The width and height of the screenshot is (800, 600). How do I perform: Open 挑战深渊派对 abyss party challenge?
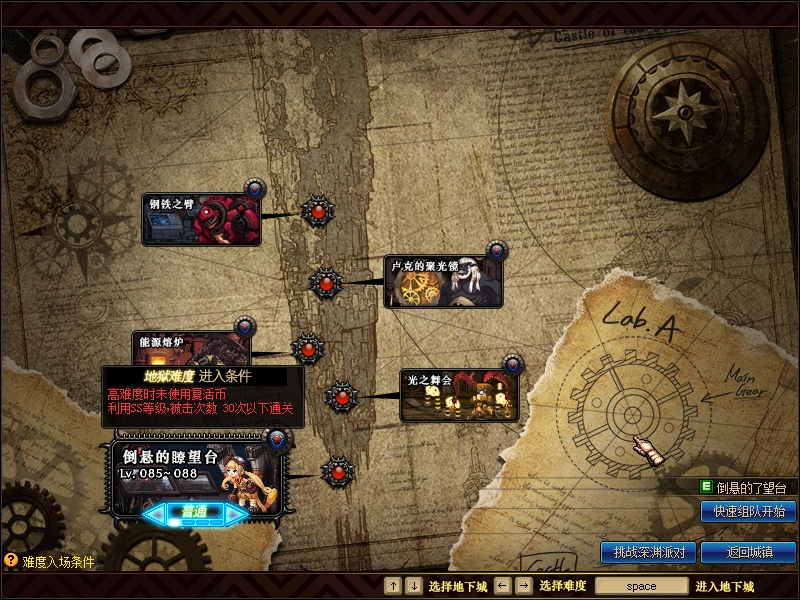pos(648,551)
